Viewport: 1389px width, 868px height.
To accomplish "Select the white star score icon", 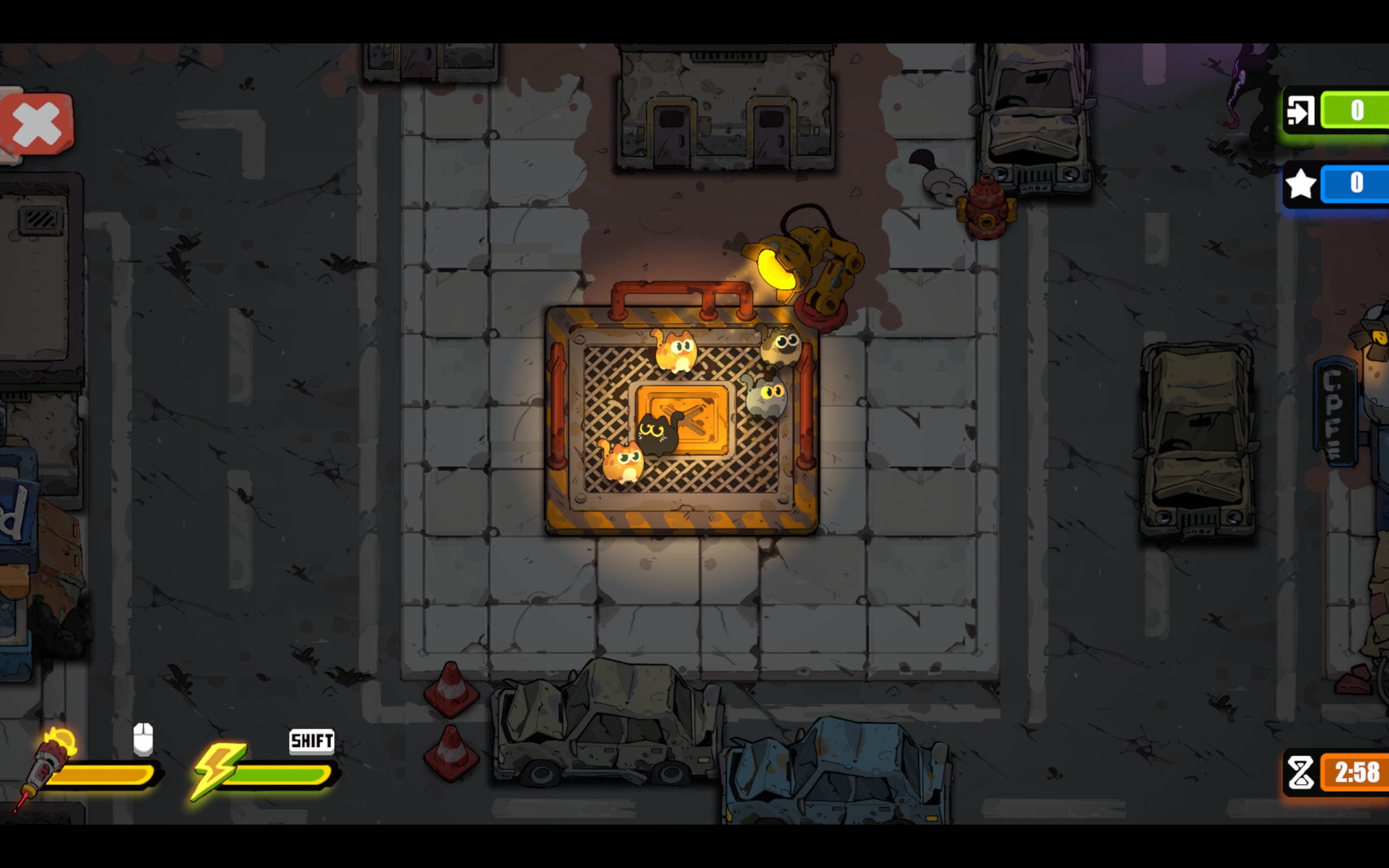I will coord(1301,184).
